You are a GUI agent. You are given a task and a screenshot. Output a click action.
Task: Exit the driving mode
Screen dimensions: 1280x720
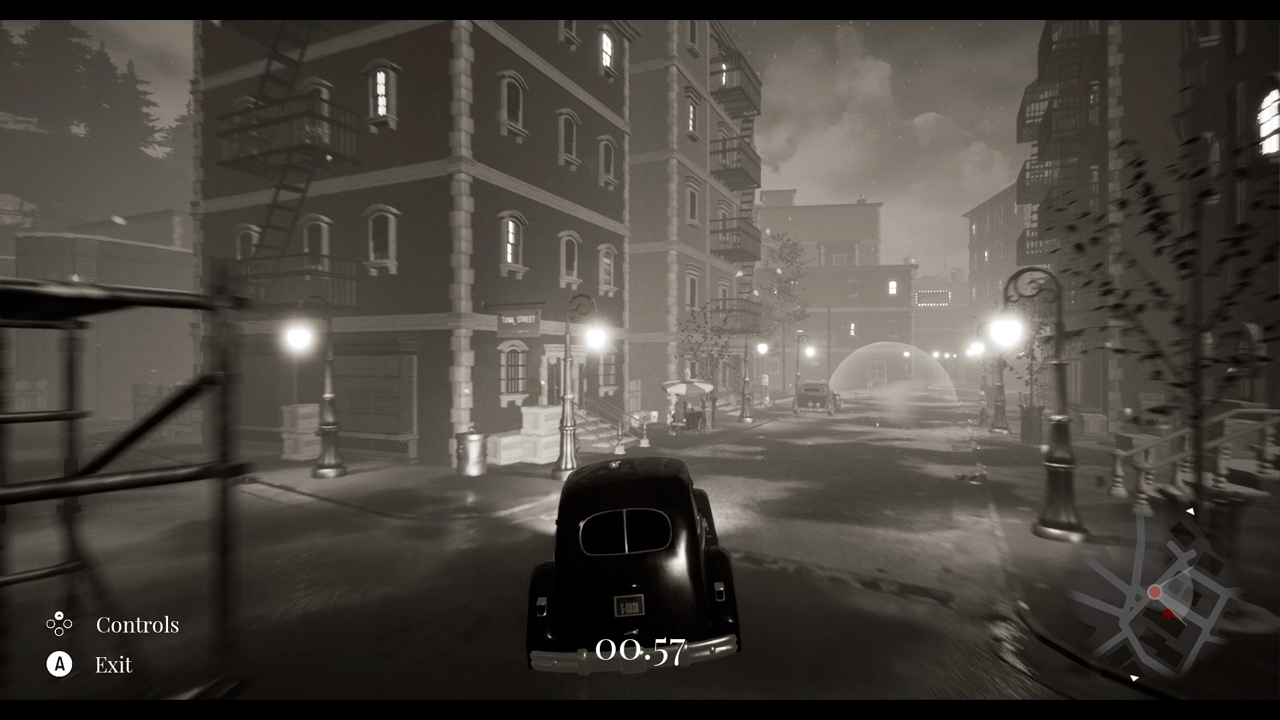113,664
